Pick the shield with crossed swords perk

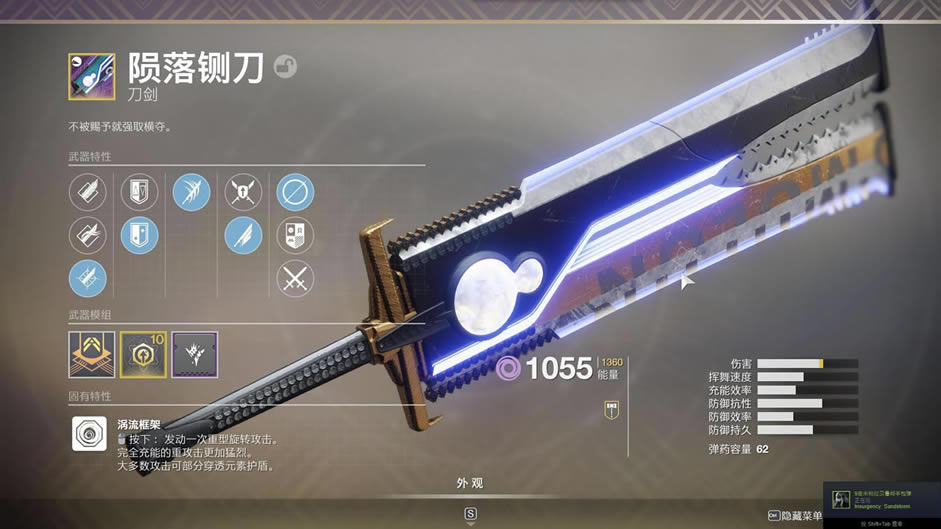243,192
